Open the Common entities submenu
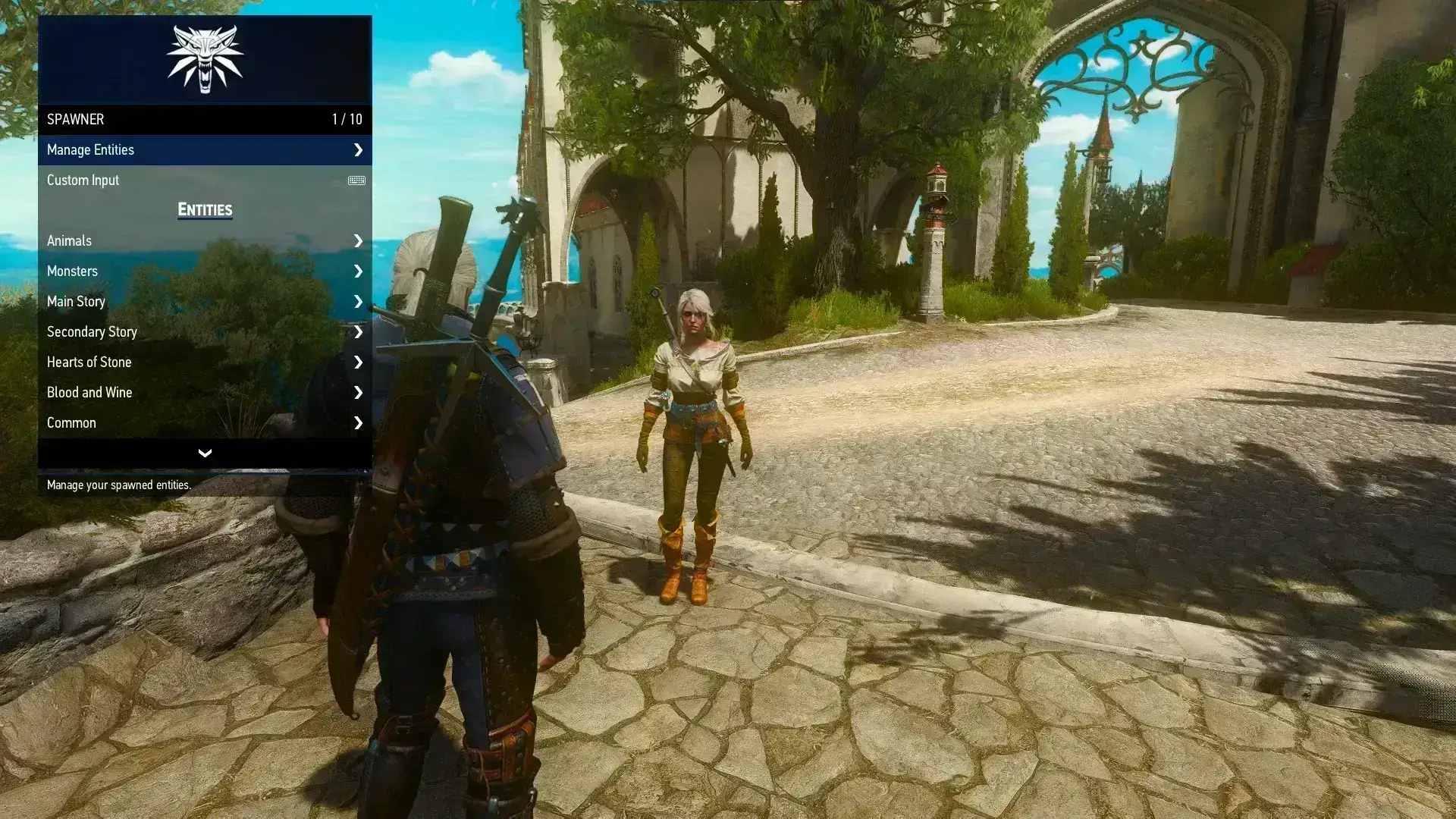The width and height of the screenshot is (1456, 819). pos(204,423)
